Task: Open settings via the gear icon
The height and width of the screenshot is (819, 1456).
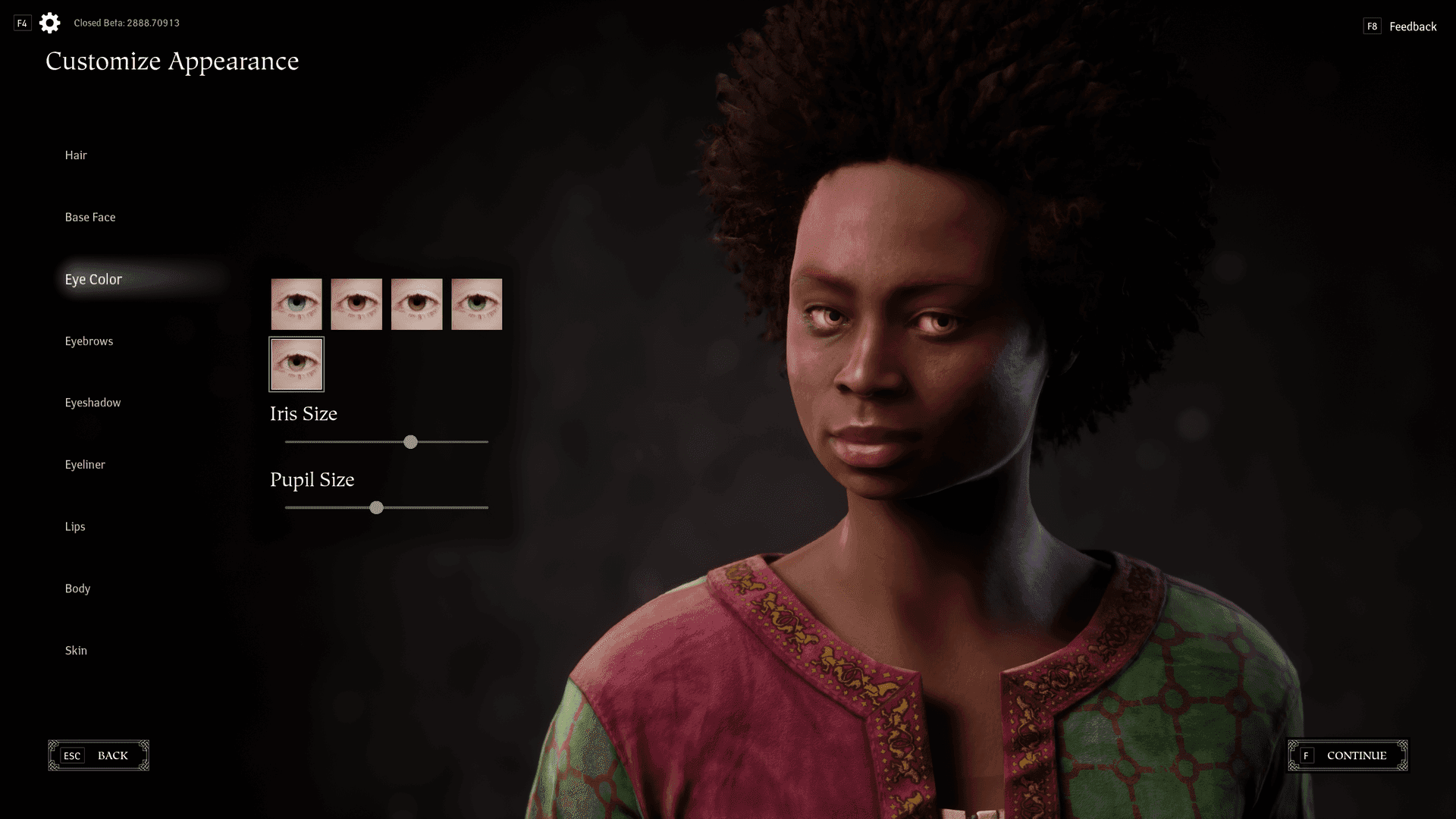Action: pyautogui.click(x=50, y=23)
